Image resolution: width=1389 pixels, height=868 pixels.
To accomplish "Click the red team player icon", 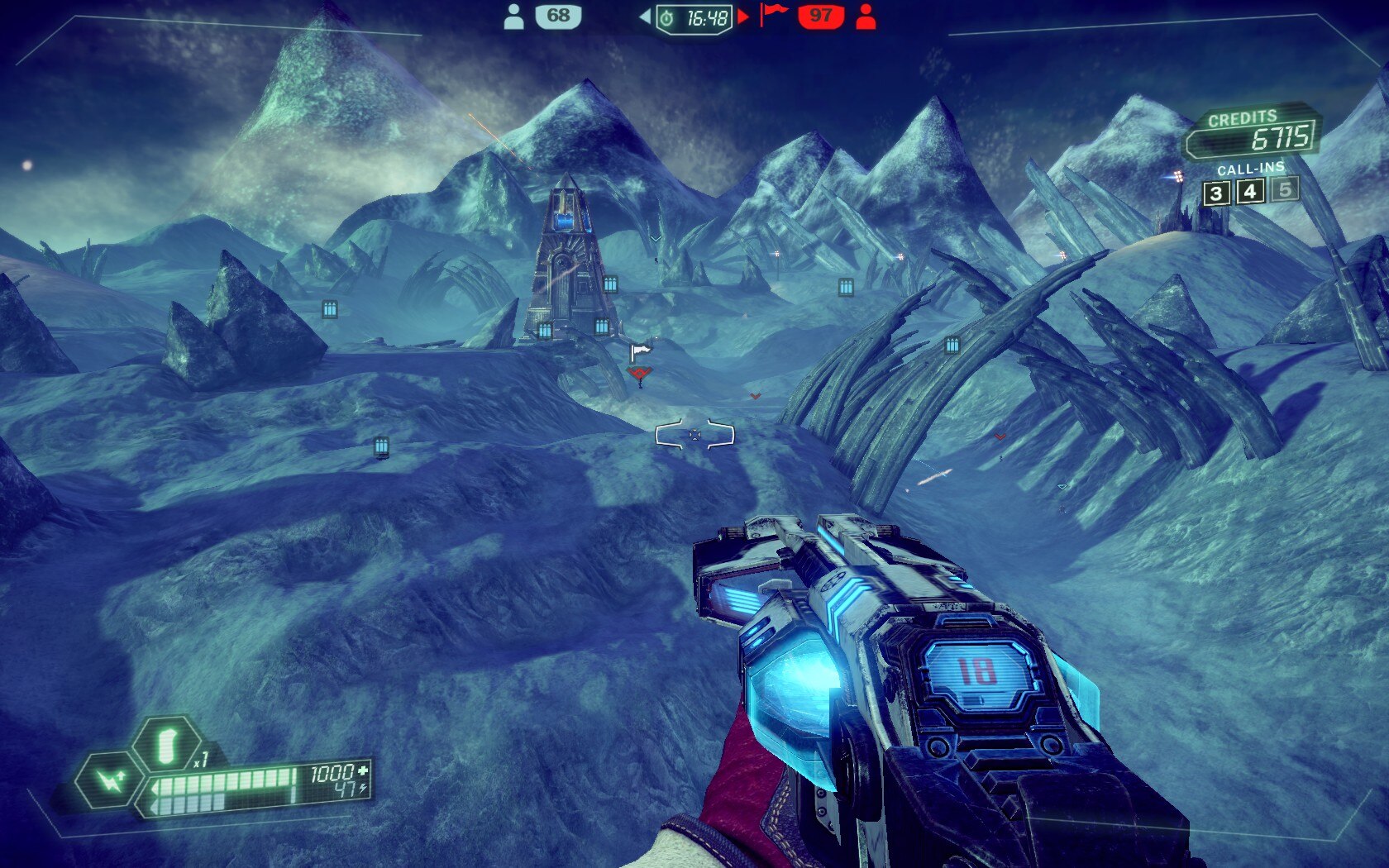I will pyautogui.click(x=866, y=17).
